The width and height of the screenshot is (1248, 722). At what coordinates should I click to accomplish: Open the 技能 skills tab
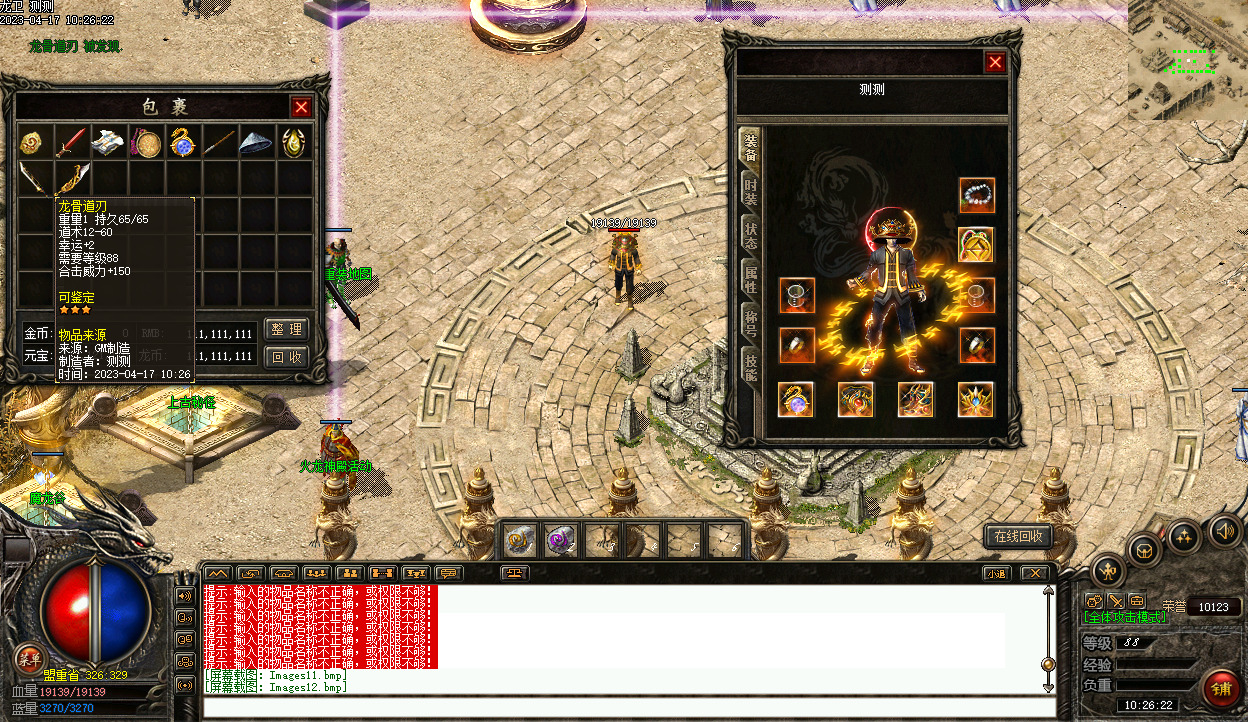pos(750,366)
